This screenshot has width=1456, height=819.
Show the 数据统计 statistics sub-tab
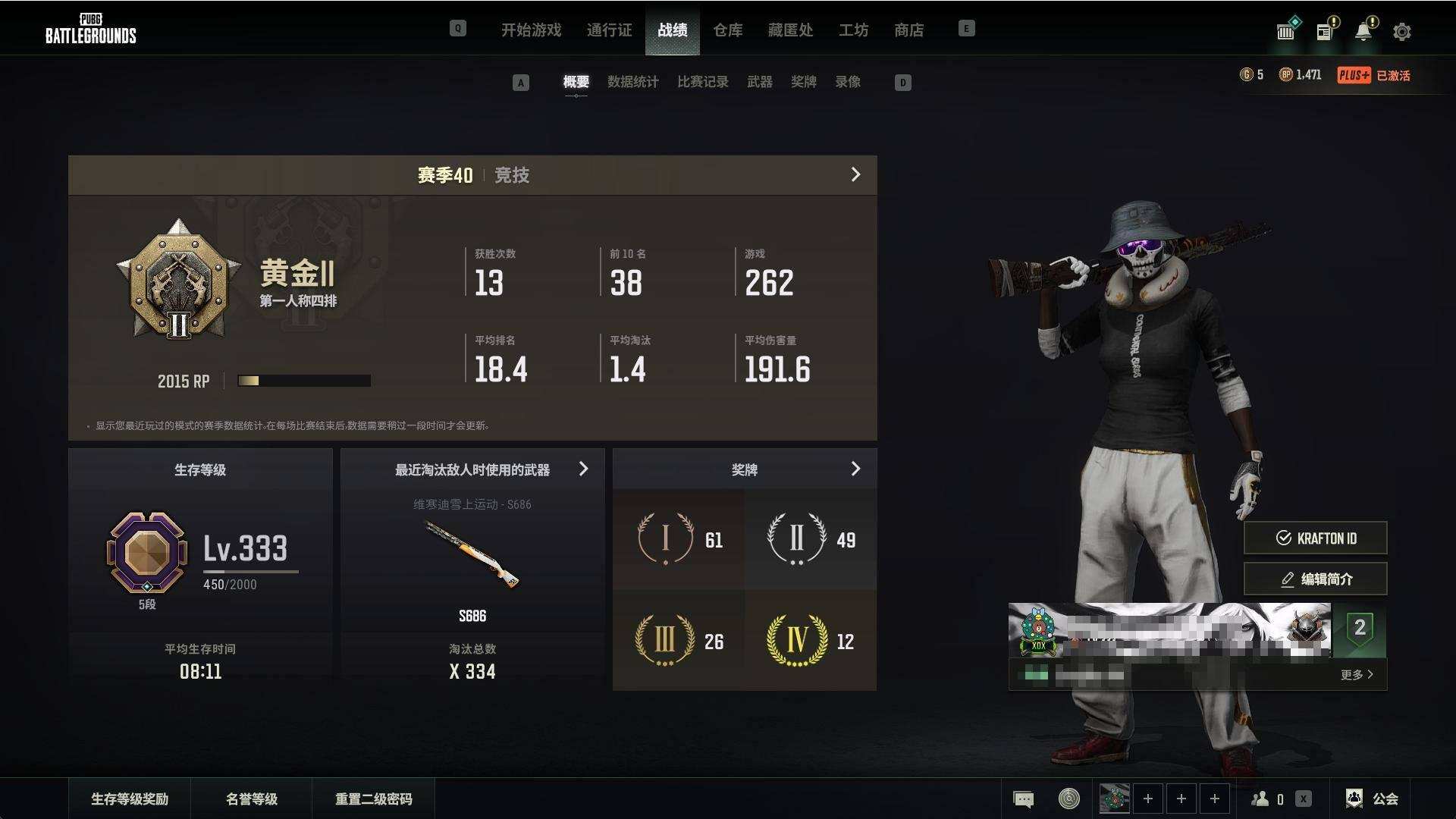coord(632,82)
